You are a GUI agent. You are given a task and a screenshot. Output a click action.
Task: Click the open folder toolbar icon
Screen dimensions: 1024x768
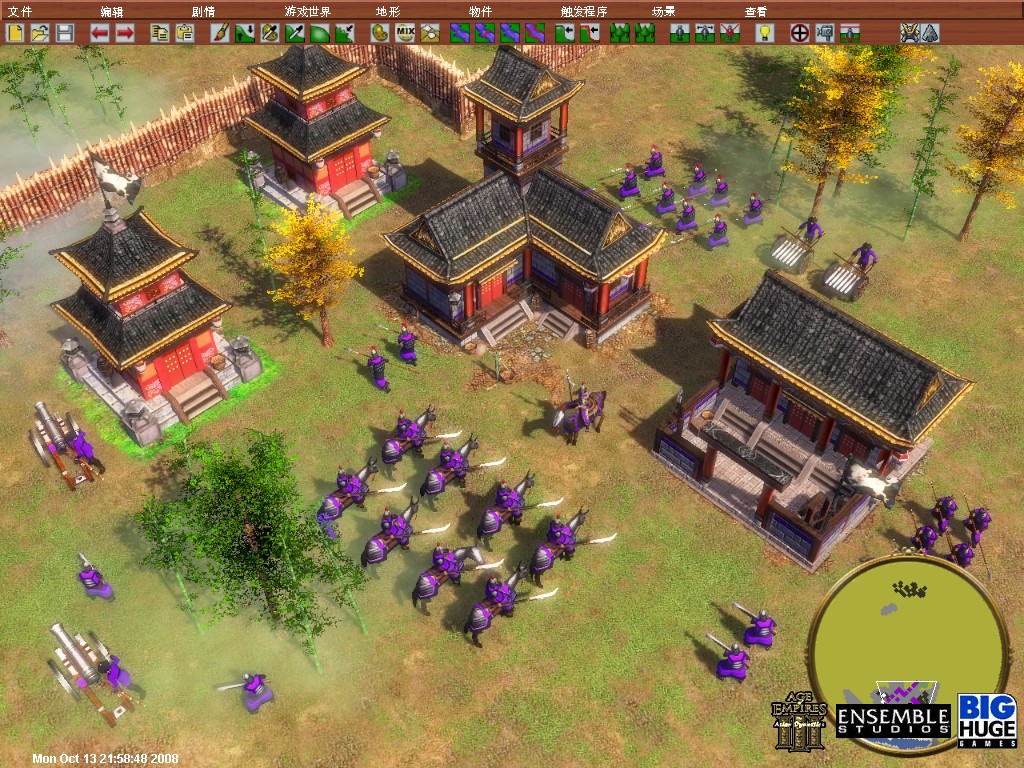point(40,33)
